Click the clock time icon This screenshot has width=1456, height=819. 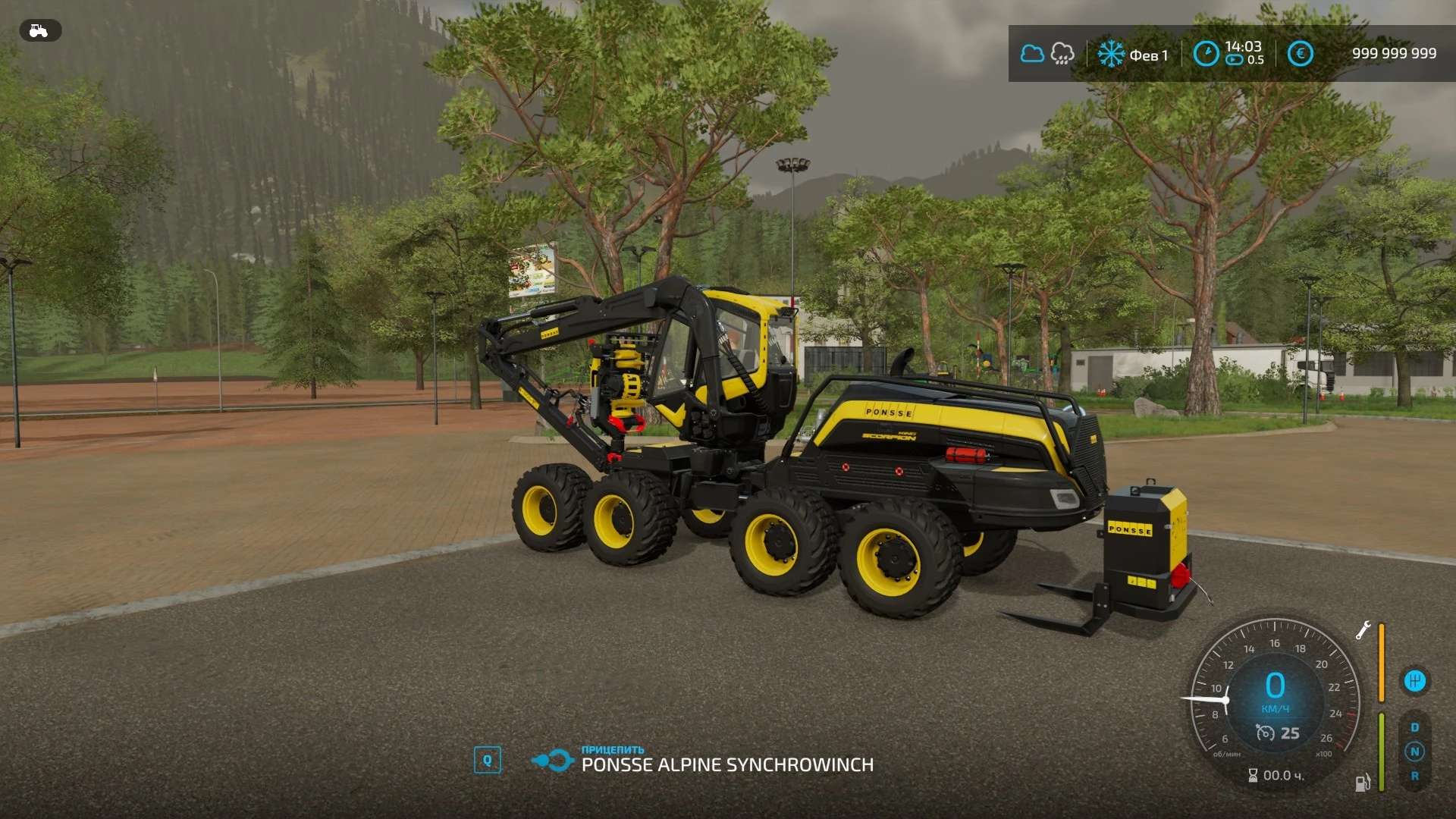(x=1206, y=54)
